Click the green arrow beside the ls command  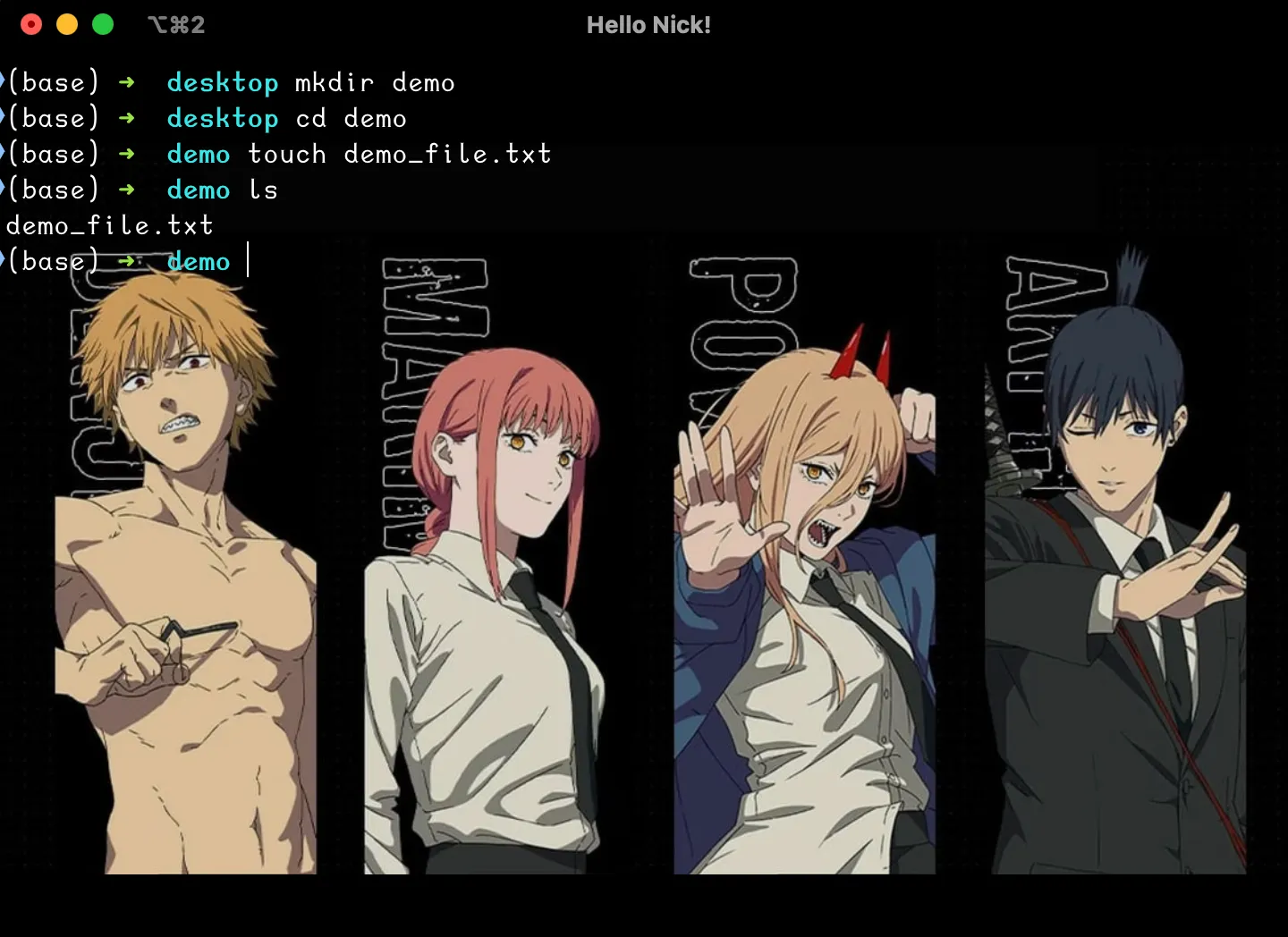point(127,190)
